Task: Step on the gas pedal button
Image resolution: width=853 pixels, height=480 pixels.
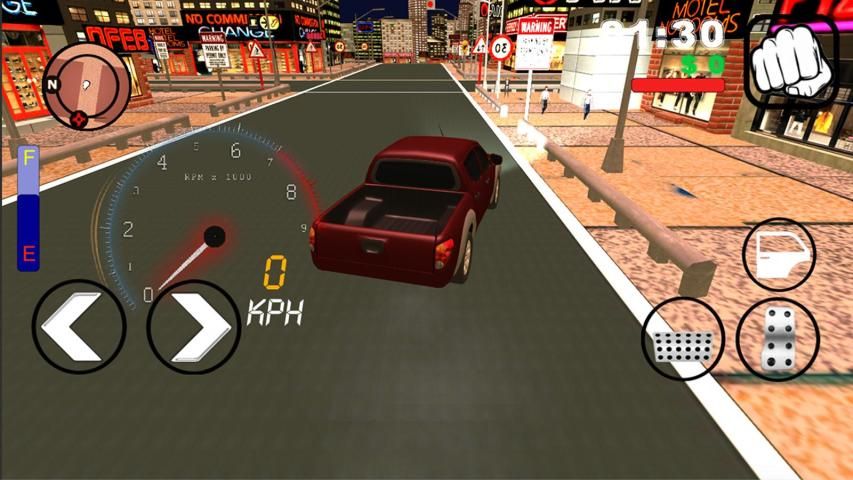Action: [778, 340]
